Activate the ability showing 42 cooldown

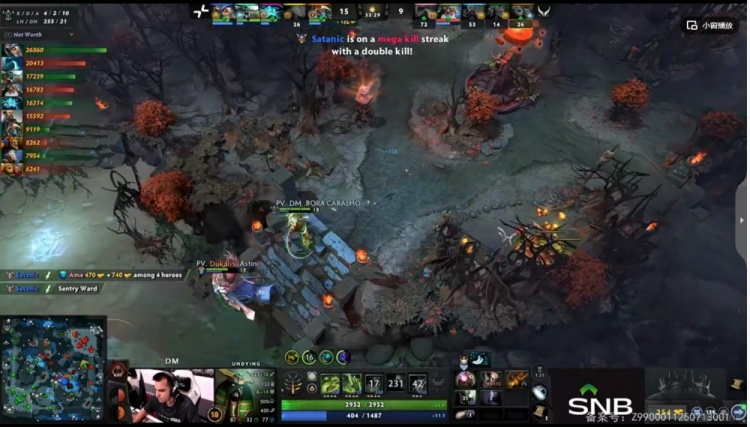pyautogui.click(x=418, y=383)
